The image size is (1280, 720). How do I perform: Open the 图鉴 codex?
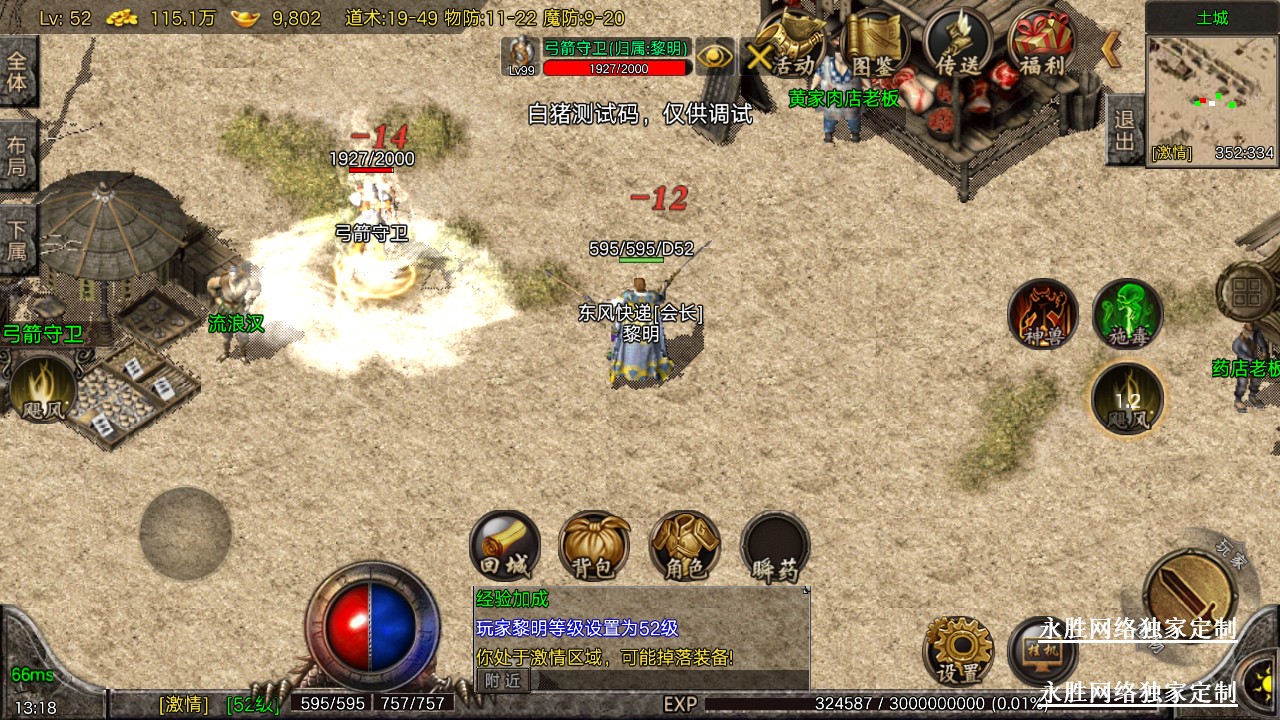pos(873,45)
